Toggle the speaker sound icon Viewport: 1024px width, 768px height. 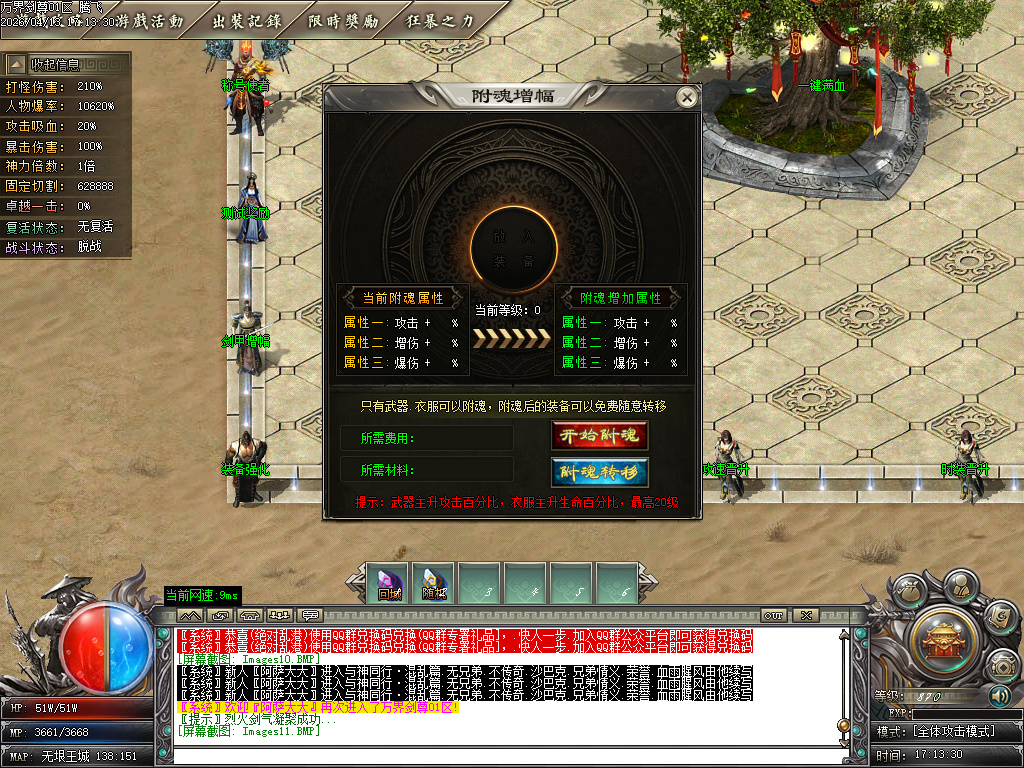pos(999,695)
